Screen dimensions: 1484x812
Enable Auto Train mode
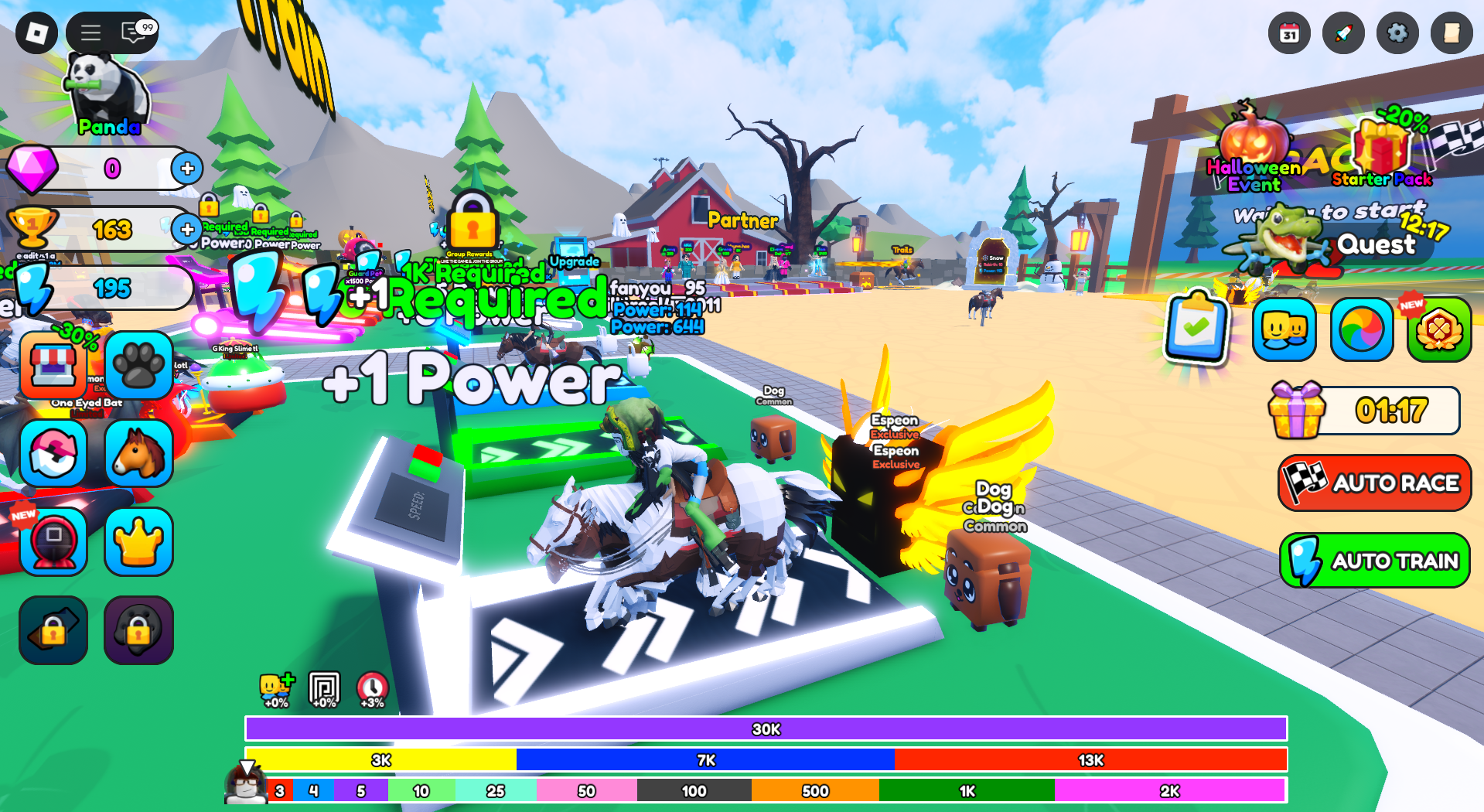pyautogui.click(x=1373, y=560)
